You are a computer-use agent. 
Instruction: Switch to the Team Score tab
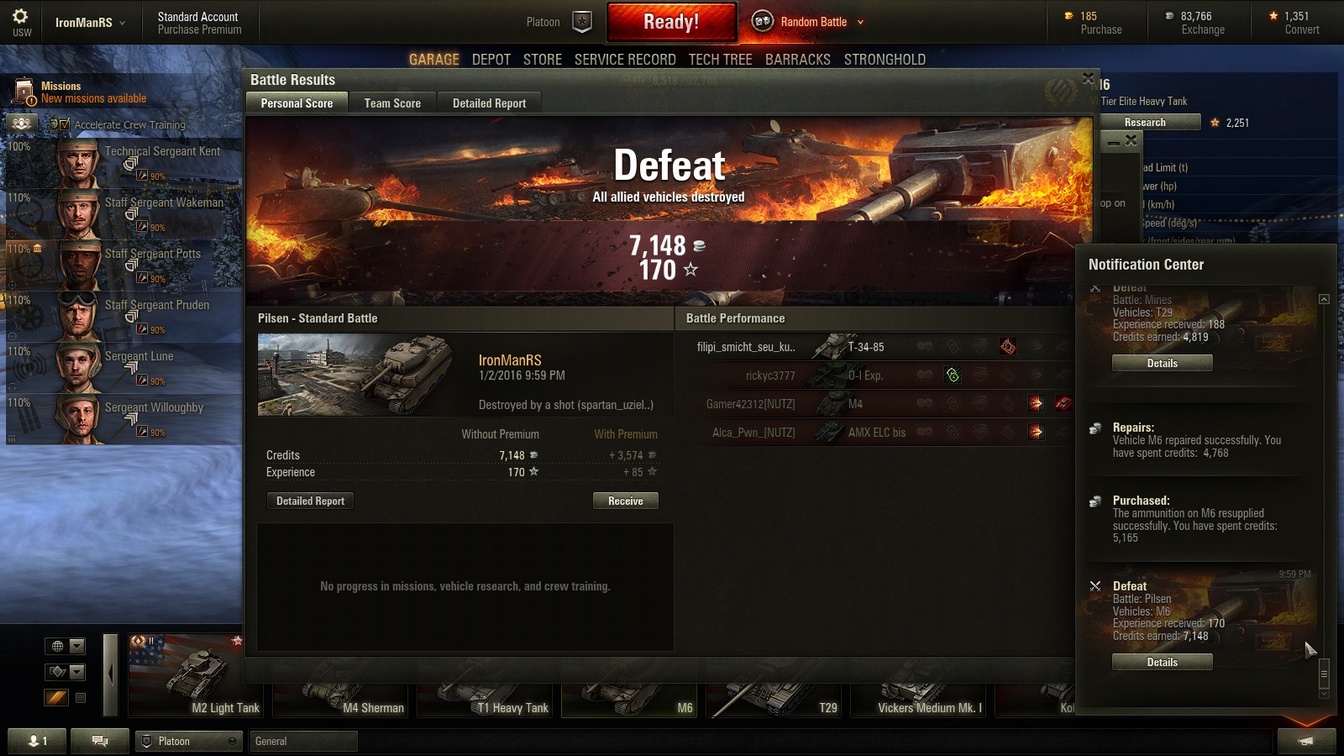392,103
